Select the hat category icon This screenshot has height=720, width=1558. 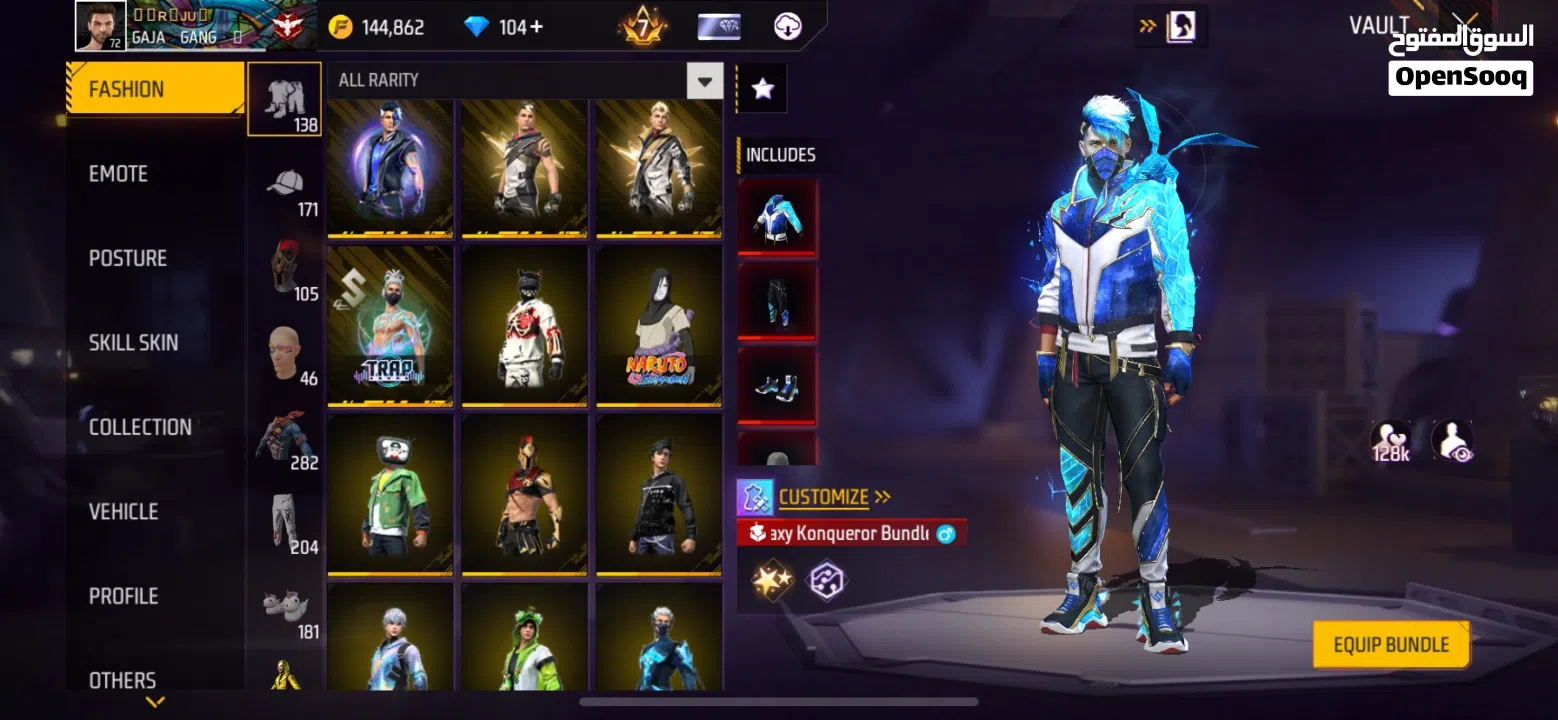point(284,185)
